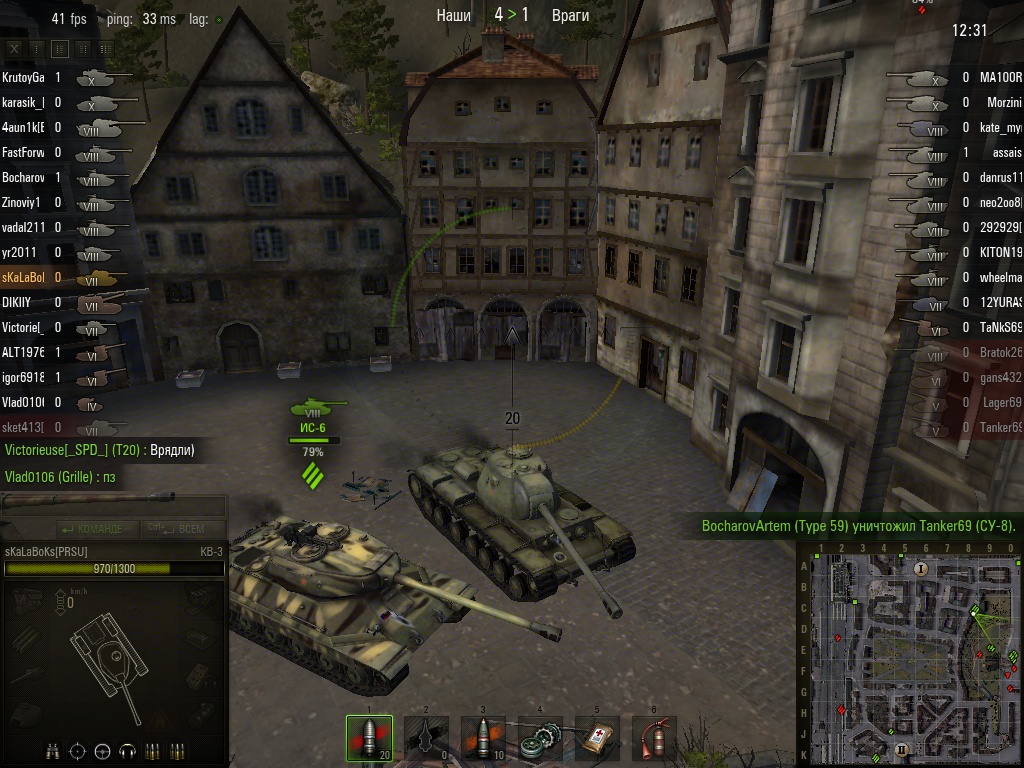
Task: Select the armor-piercing shell in slot 1
Action: click(369, 739)
